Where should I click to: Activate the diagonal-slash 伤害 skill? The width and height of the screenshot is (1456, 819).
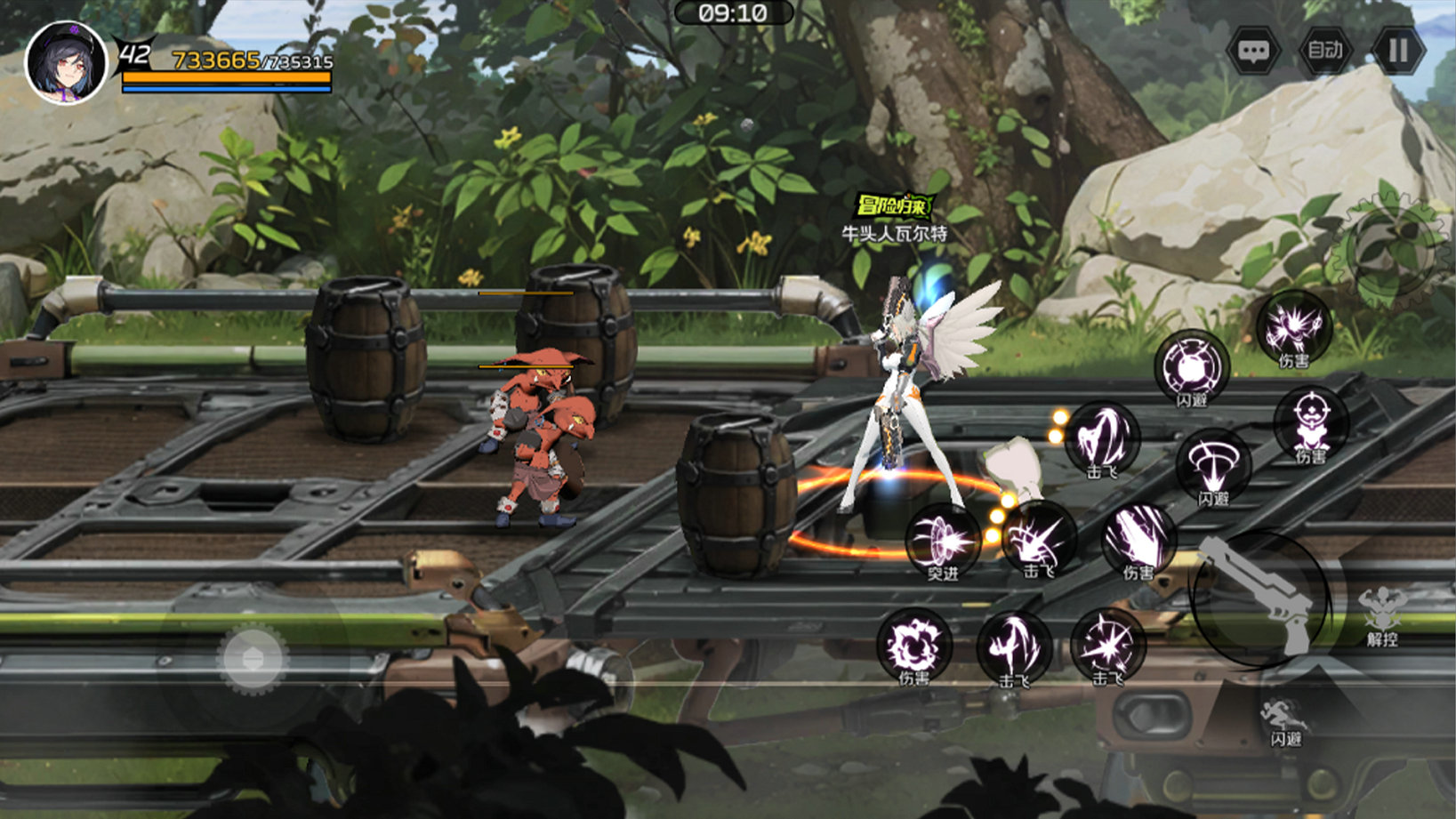(1138, 537)
